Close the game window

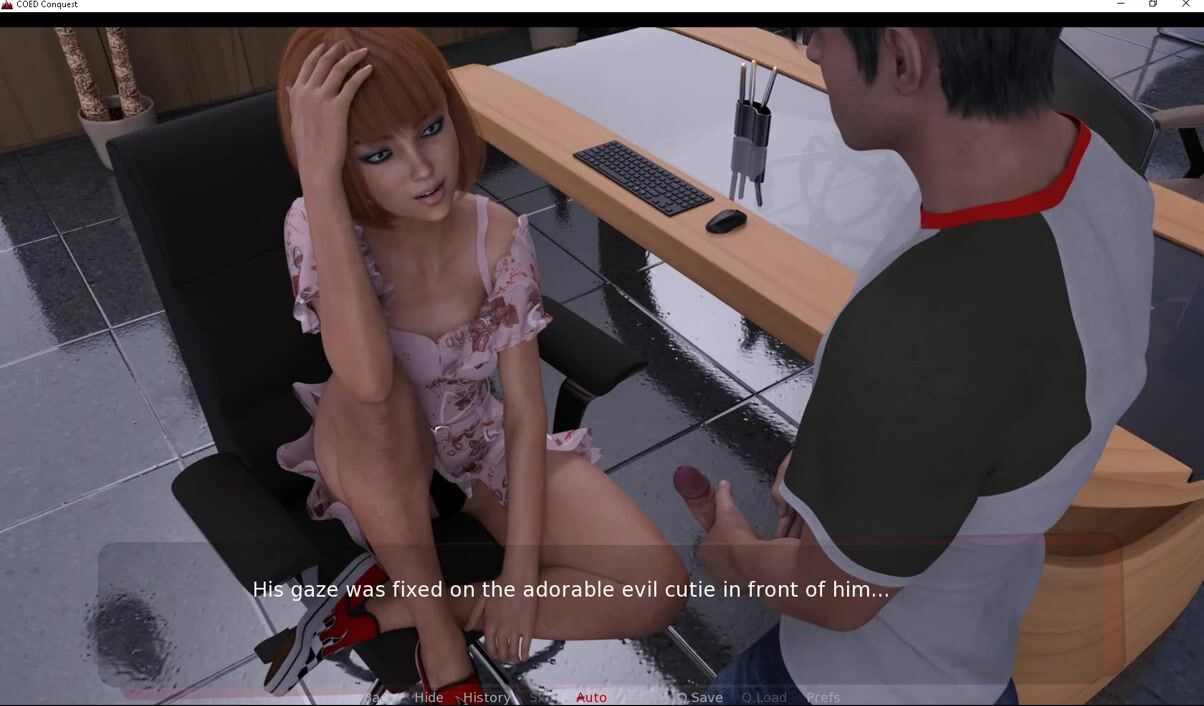(x=1186, y=5)
